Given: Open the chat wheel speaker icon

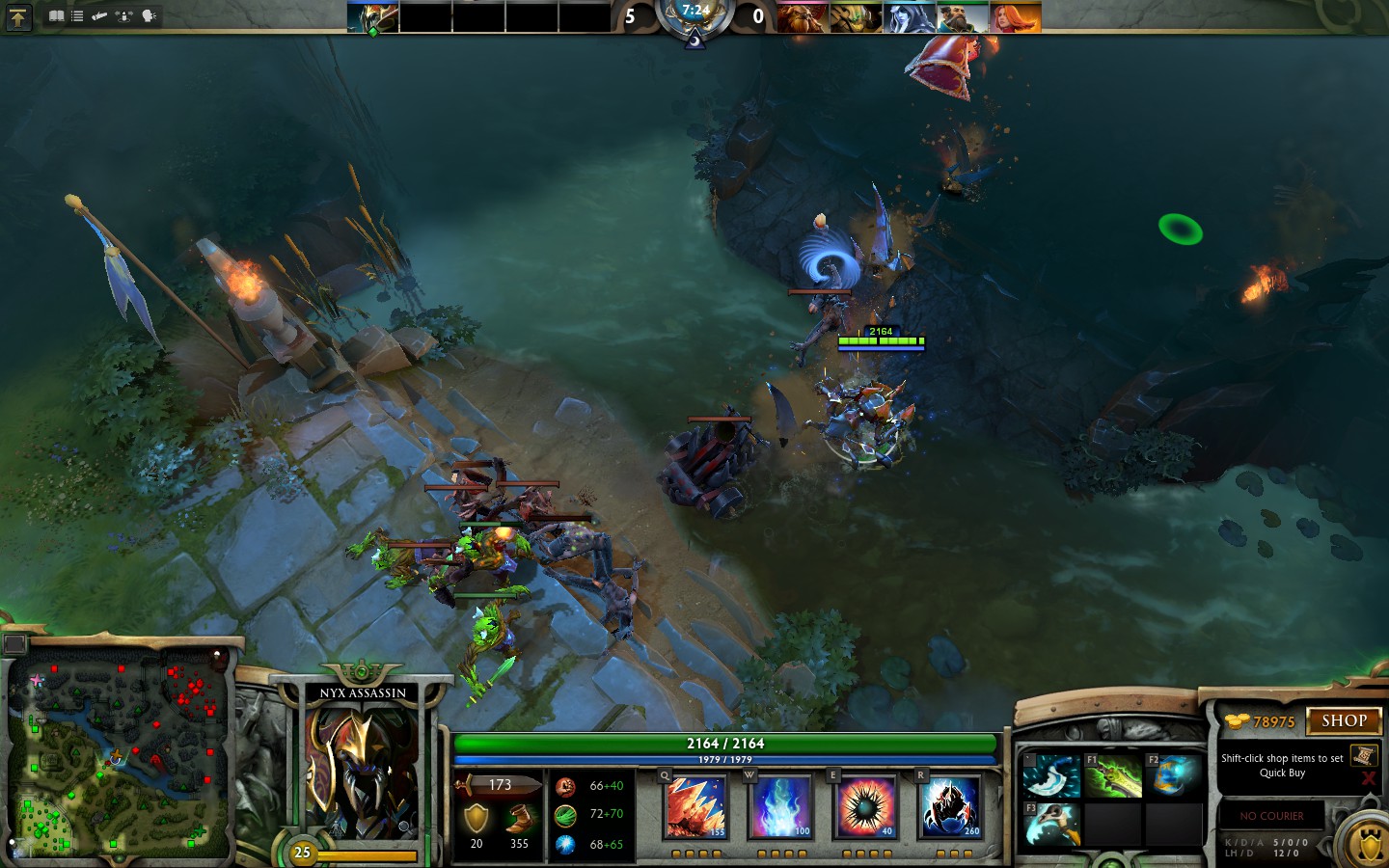Looking at the screenshot, I should coord(148,16).
